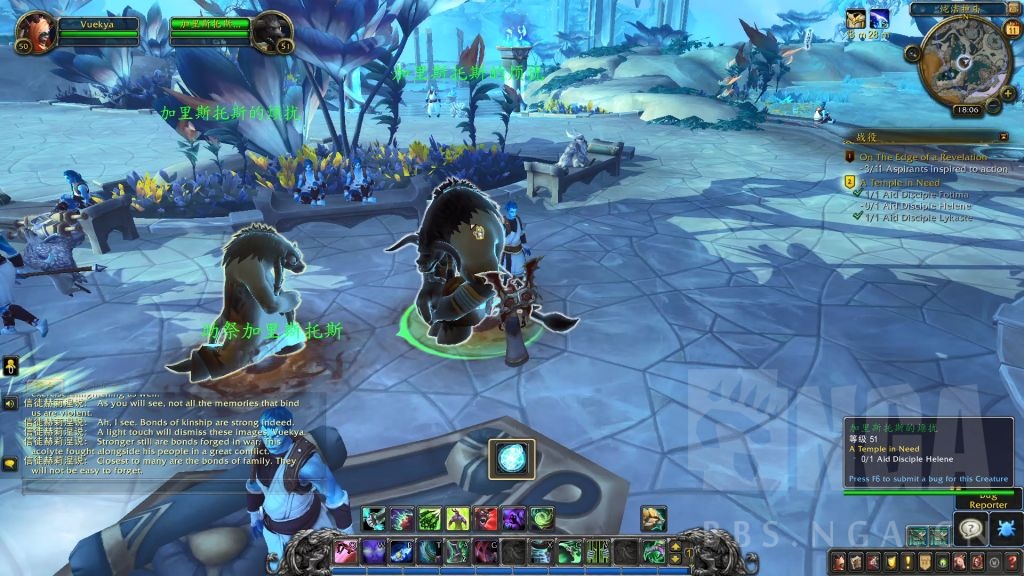Collapse the objective tracker header

tap(1003, 136)
